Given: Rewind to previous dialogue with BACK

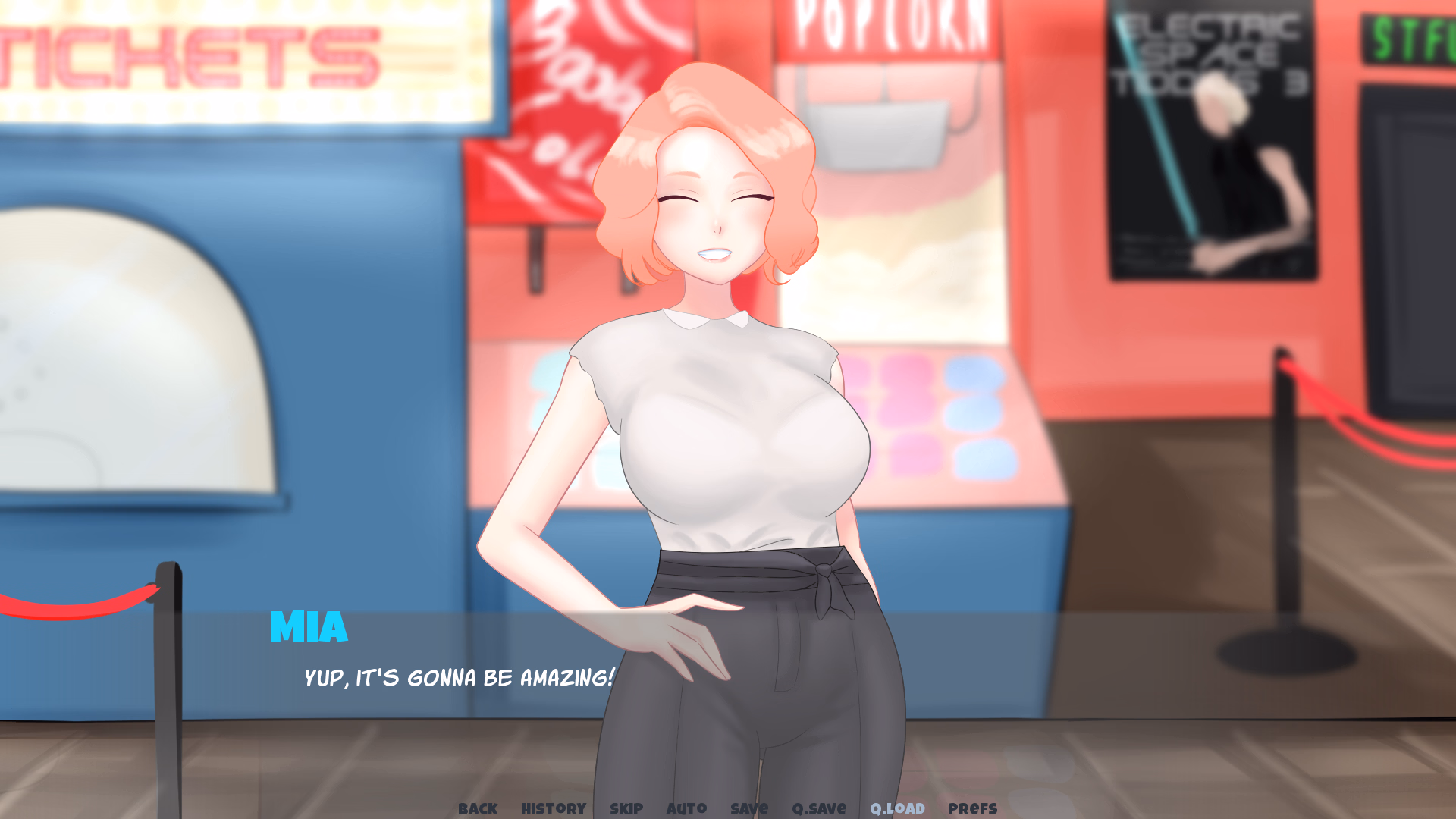Looking at the screenshot, I should pyautogui.click(x=477, y=808).
